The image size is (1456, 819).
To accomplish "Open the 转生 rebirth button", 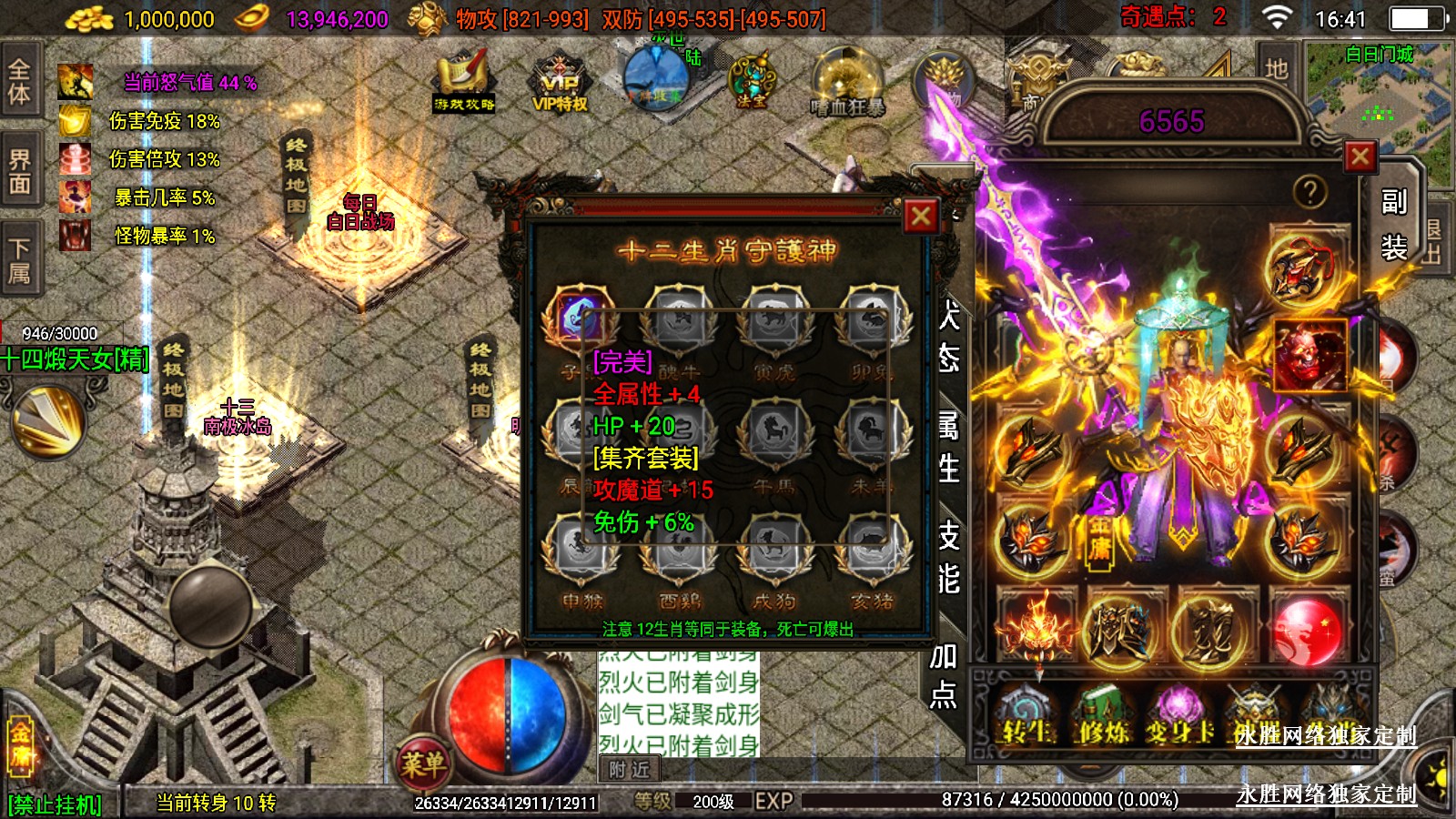I will point(1026,714).
